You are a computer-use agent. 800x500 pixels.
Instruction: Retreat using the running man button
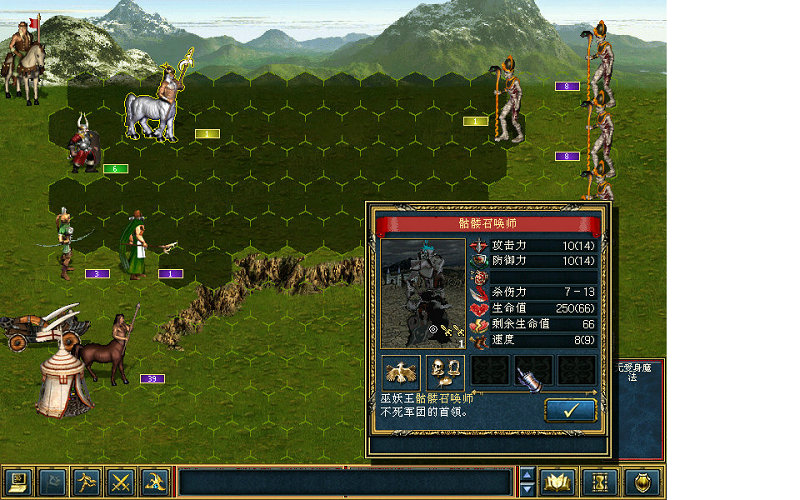[x=88, y=483]
